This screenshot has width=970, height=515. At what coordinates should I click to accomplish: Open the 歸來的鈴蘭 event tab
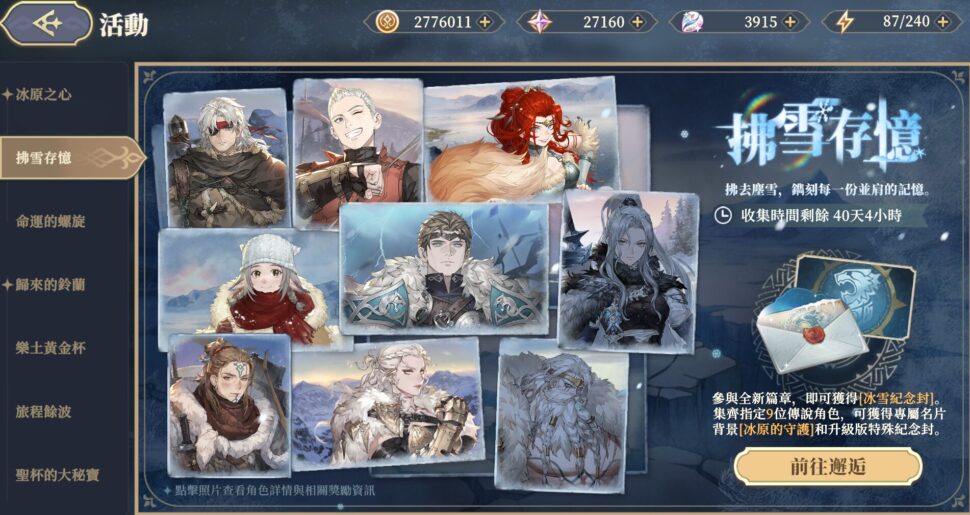[x=50, y=285]
